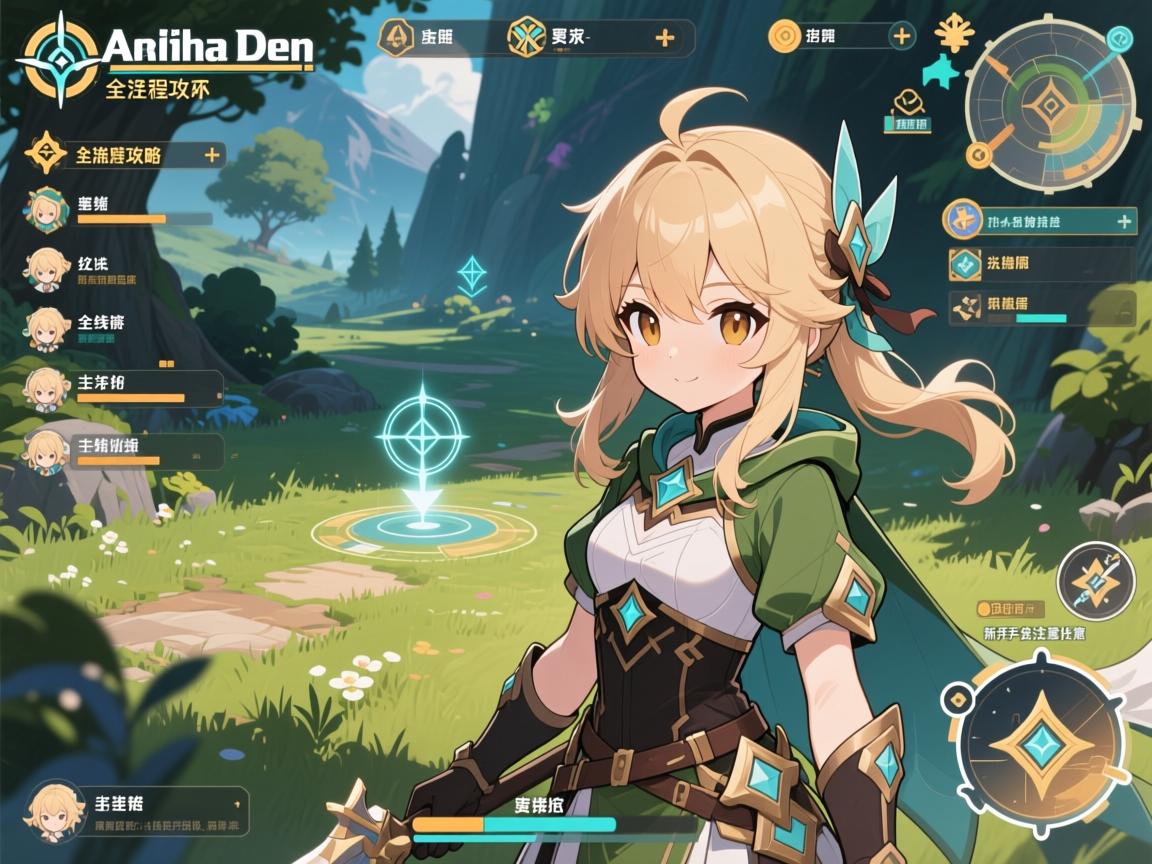Click the plus on the right-side quest header
Screen dimensions: 1152x864
click(1125, 221)
